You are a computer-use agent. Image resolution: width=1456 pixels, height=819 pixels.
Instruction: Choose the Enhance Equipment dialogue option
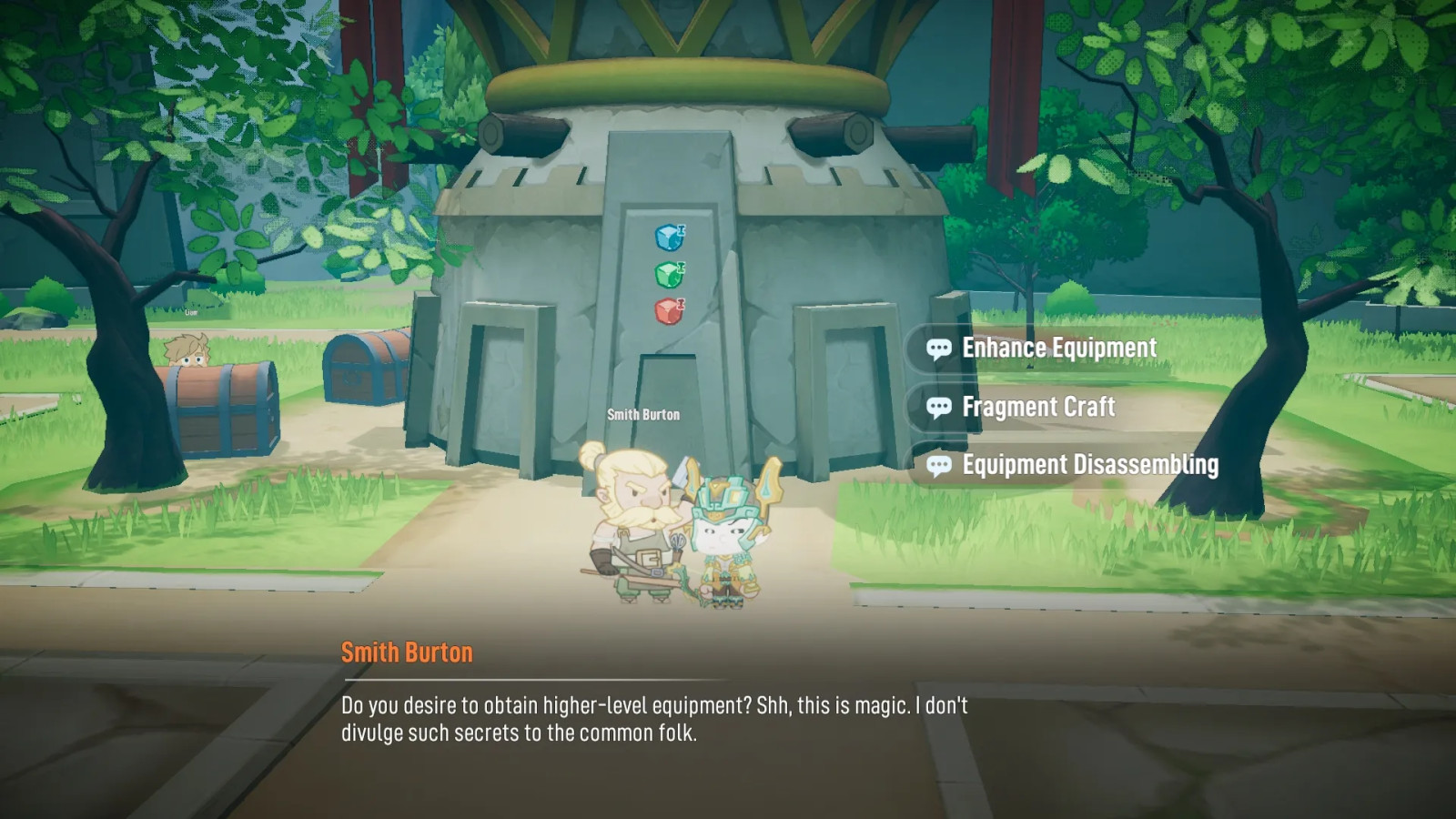tap(1058, 349)
